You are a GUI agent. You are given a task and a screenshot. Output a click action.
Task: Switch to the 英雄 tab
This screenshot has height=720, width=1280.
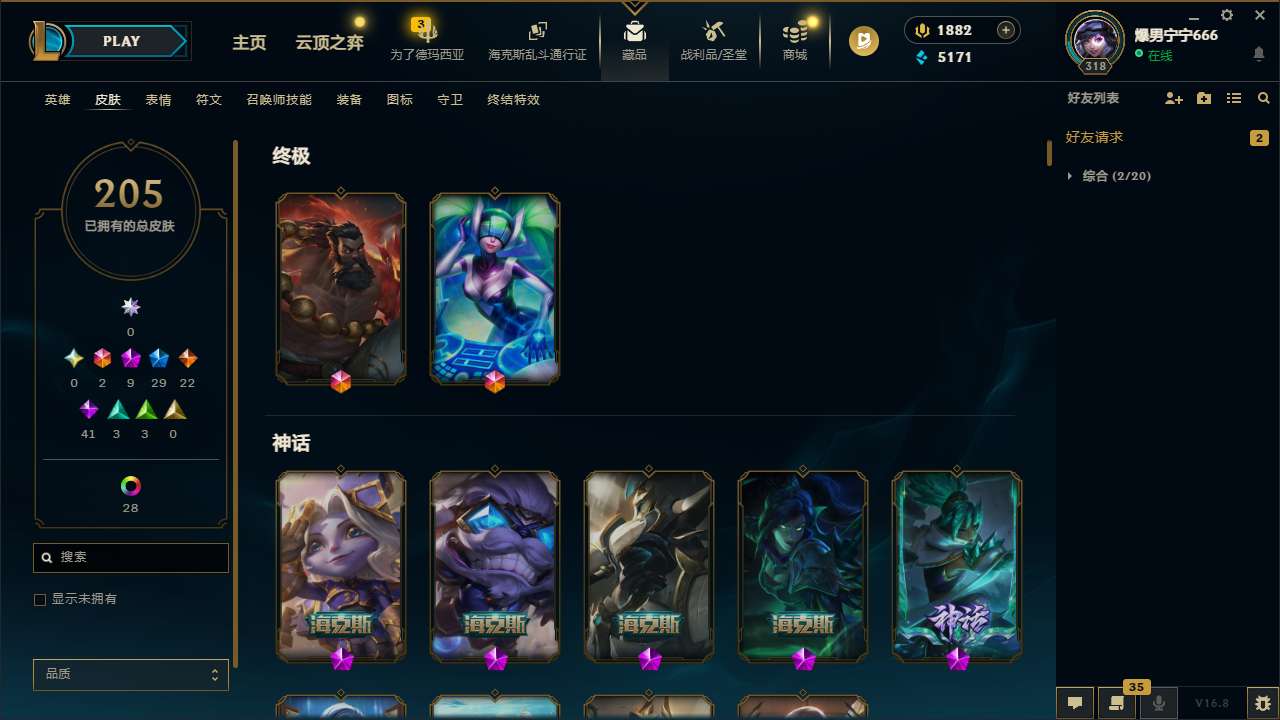57,100
